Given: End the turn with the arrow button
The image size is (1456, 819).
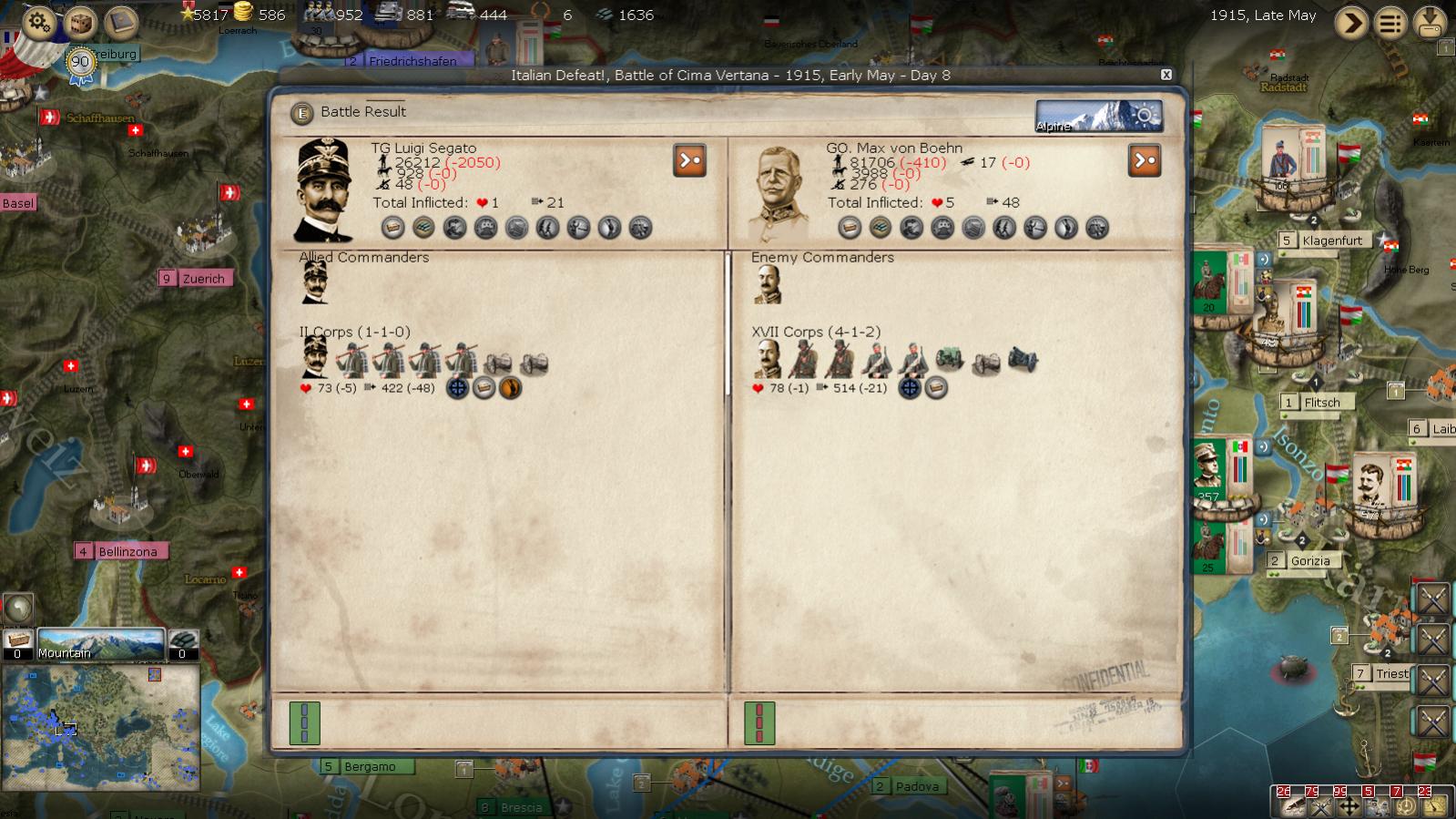Looking at the screenshot, I should pyautogui.click(x=1351, y=23).
